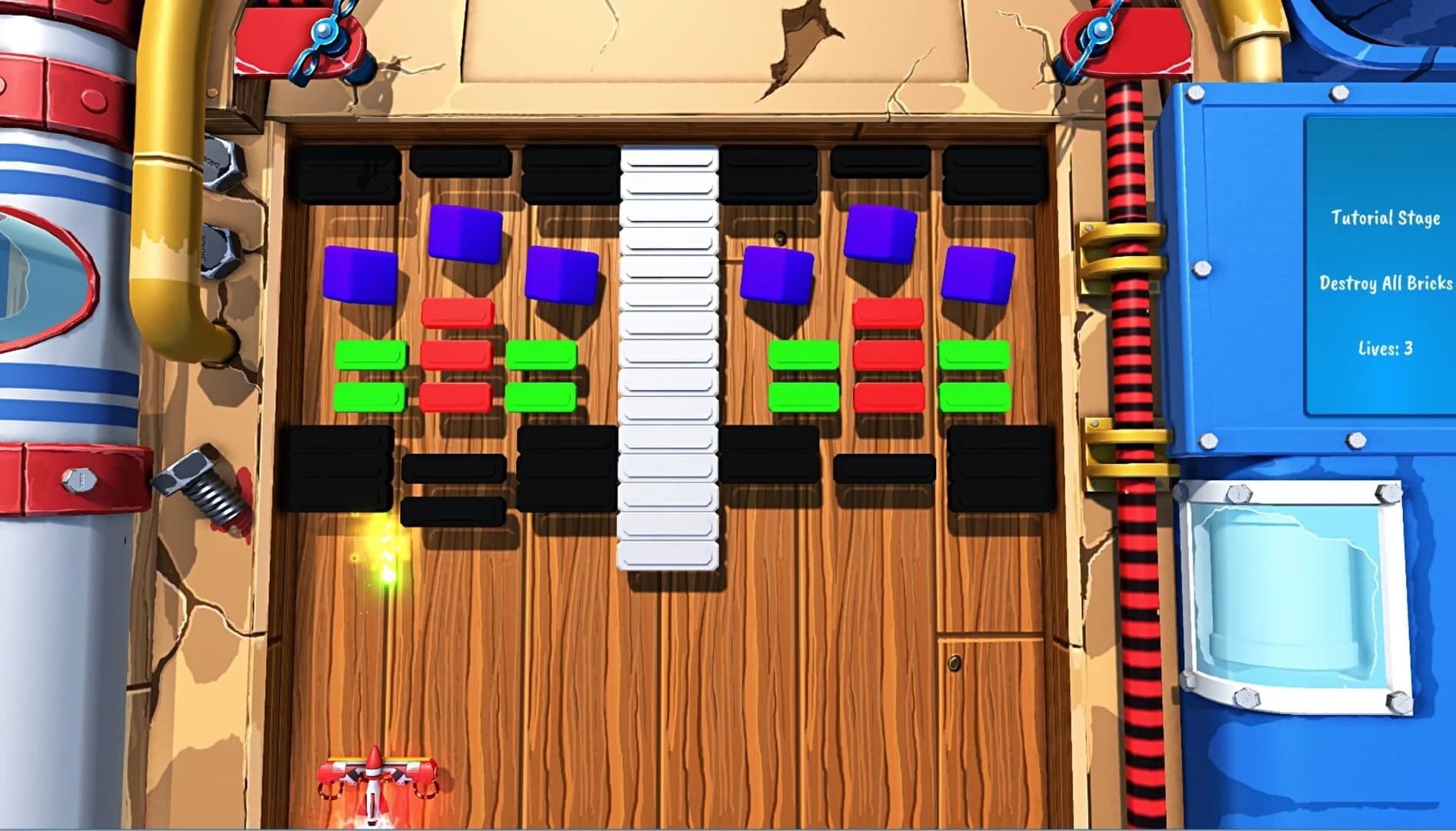Select a purple brick on the left side
1456x831 pixels.
pyautogui.click(x=362, y=273)
